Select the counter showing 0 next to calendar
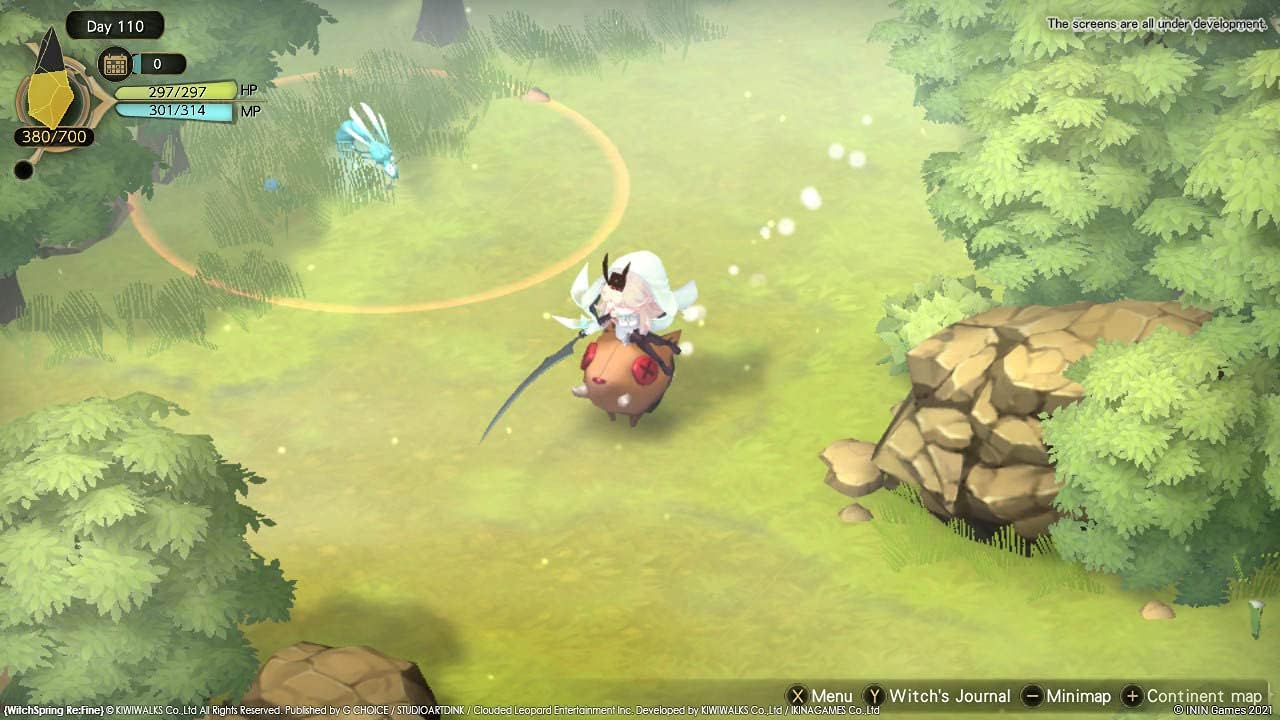 [x=160, y=63]
